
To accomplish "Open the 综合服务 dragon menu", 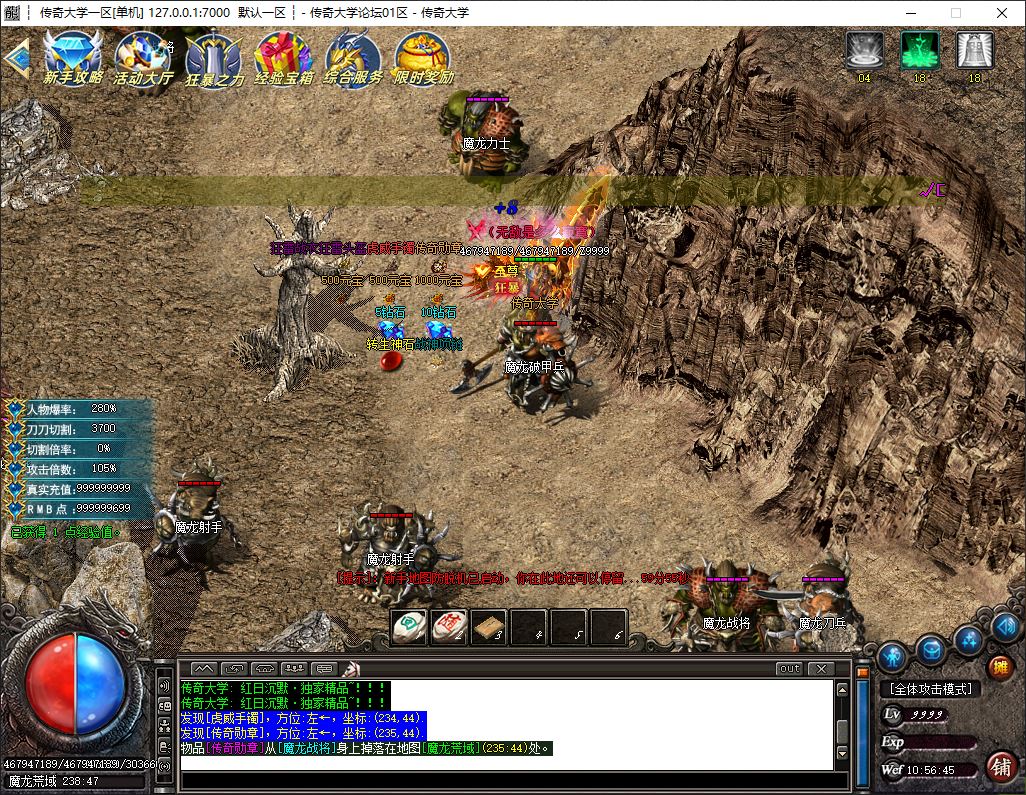I will tap(353, 58).
